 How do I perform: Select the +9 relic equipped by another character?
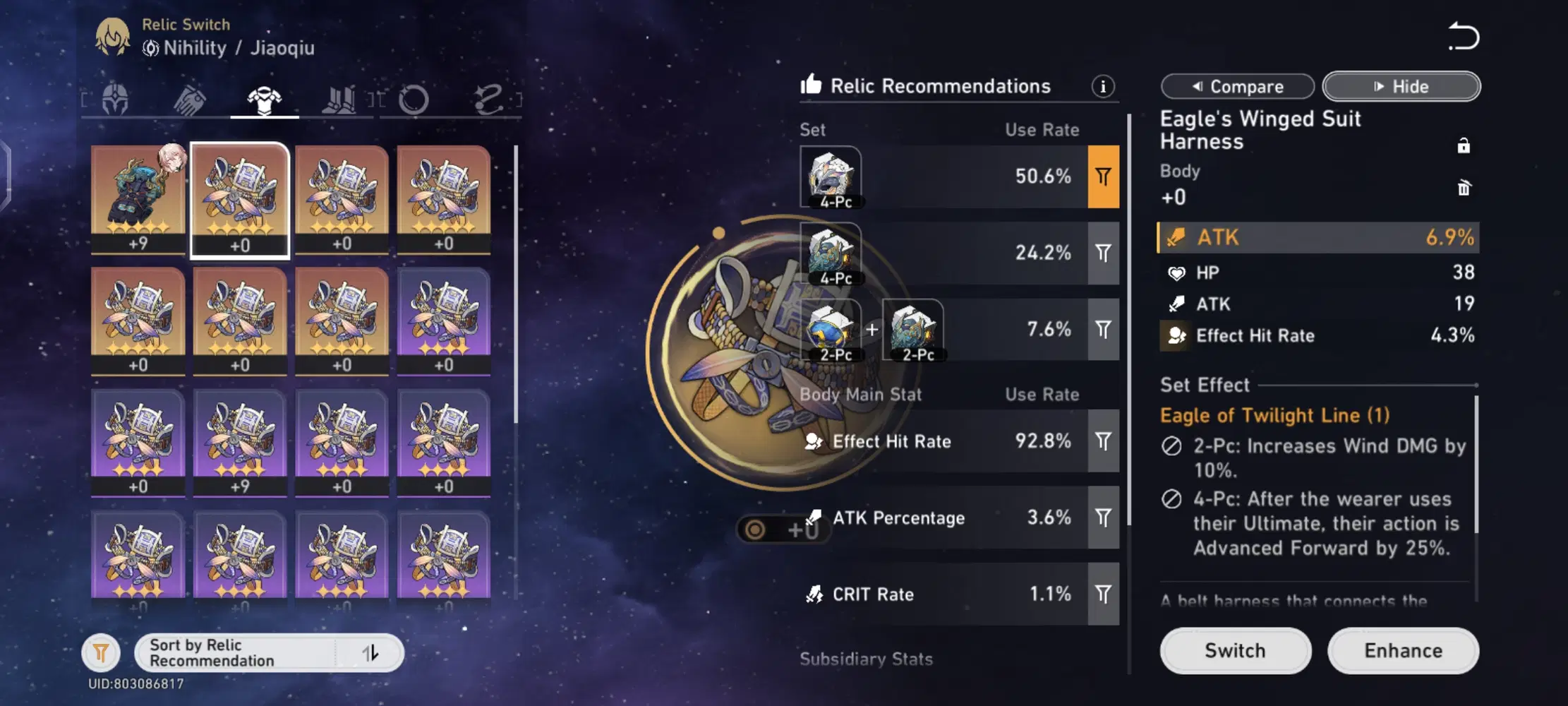[138, 199]
